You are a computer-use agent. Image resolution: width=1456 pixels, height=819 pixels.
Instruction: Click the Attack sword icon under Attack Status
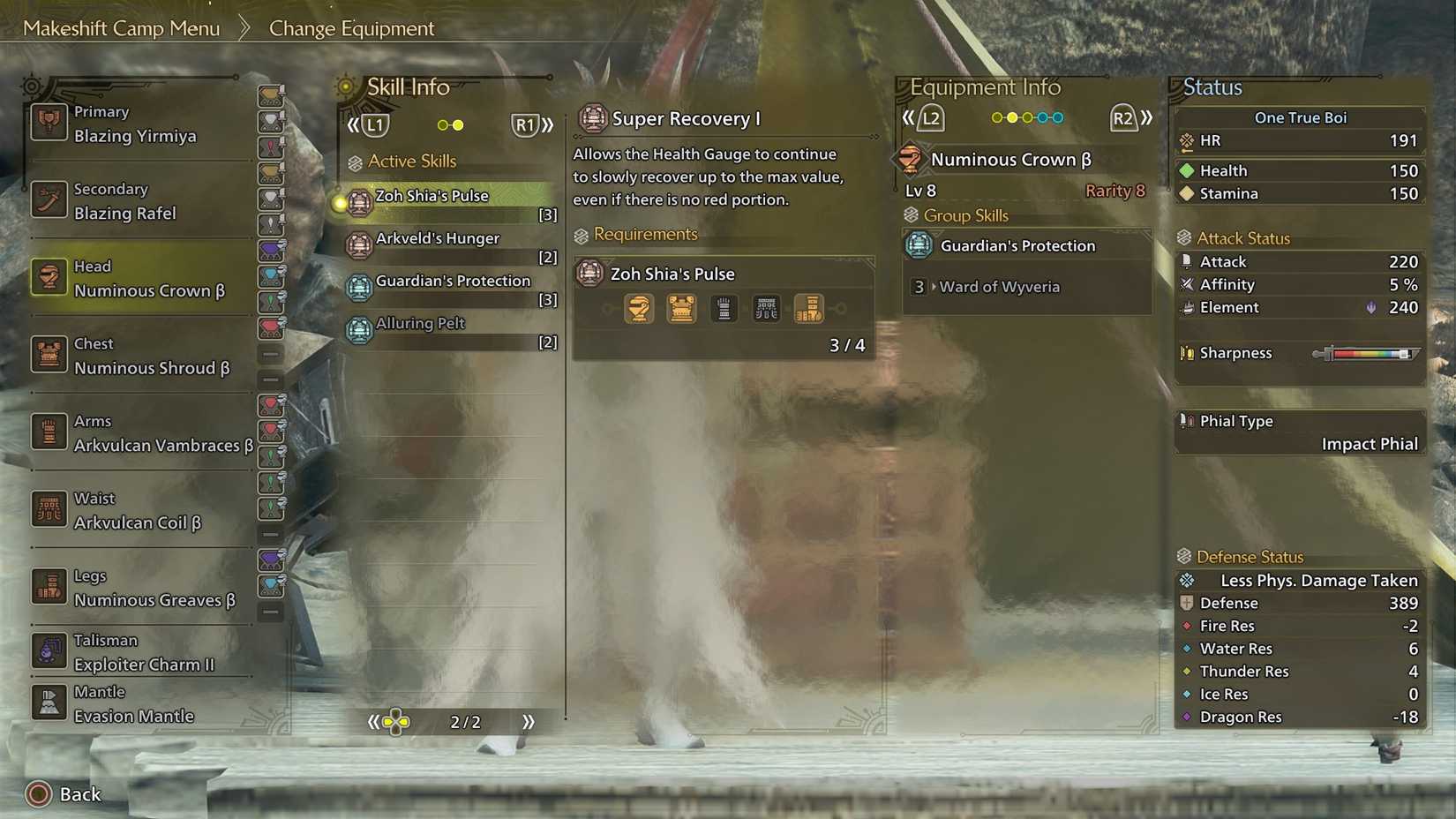click(1187, 261)
